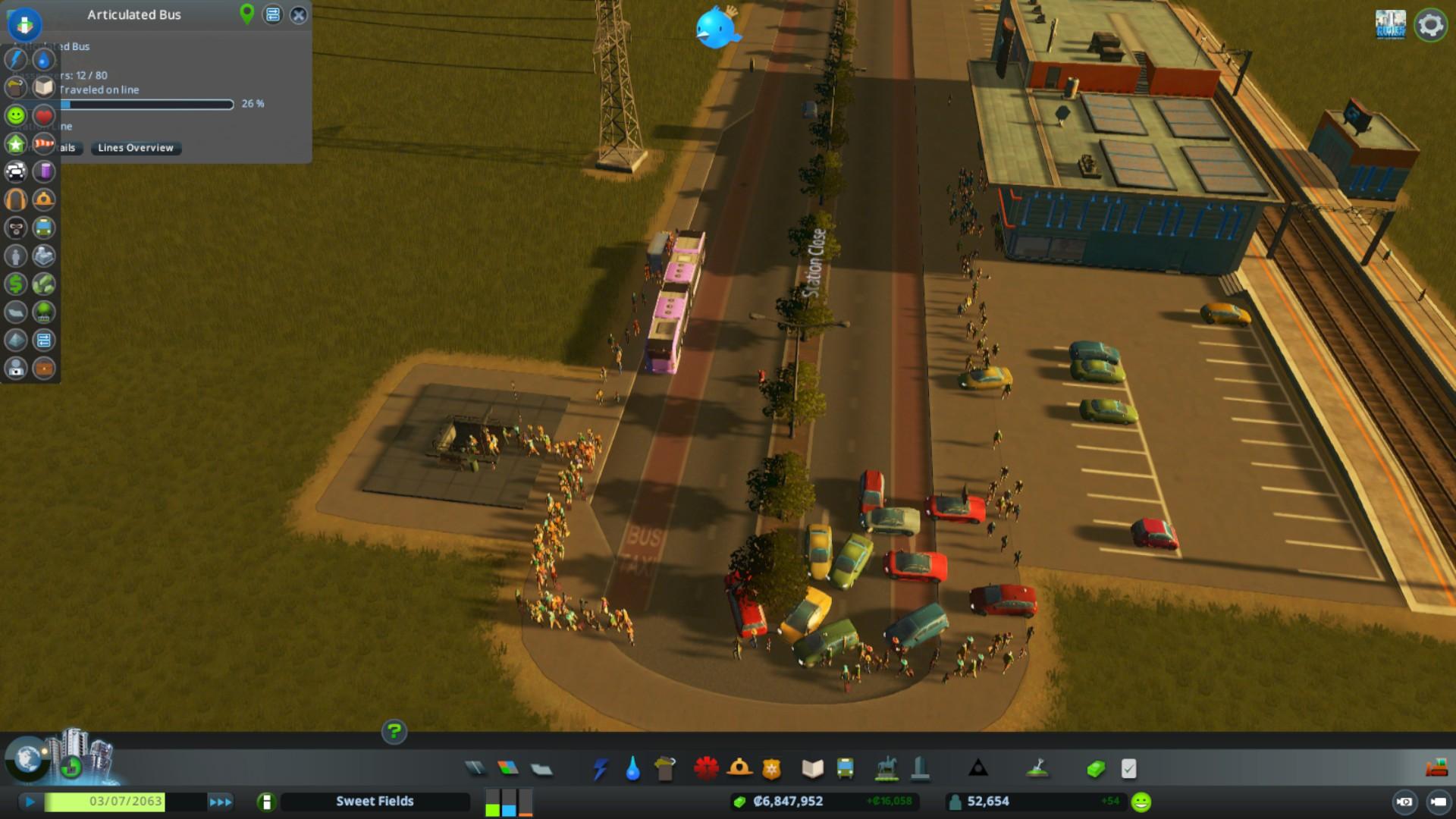This screenshot has width=1456, height=819.
Task: Show the traffic info view
Action: point(16,171)
